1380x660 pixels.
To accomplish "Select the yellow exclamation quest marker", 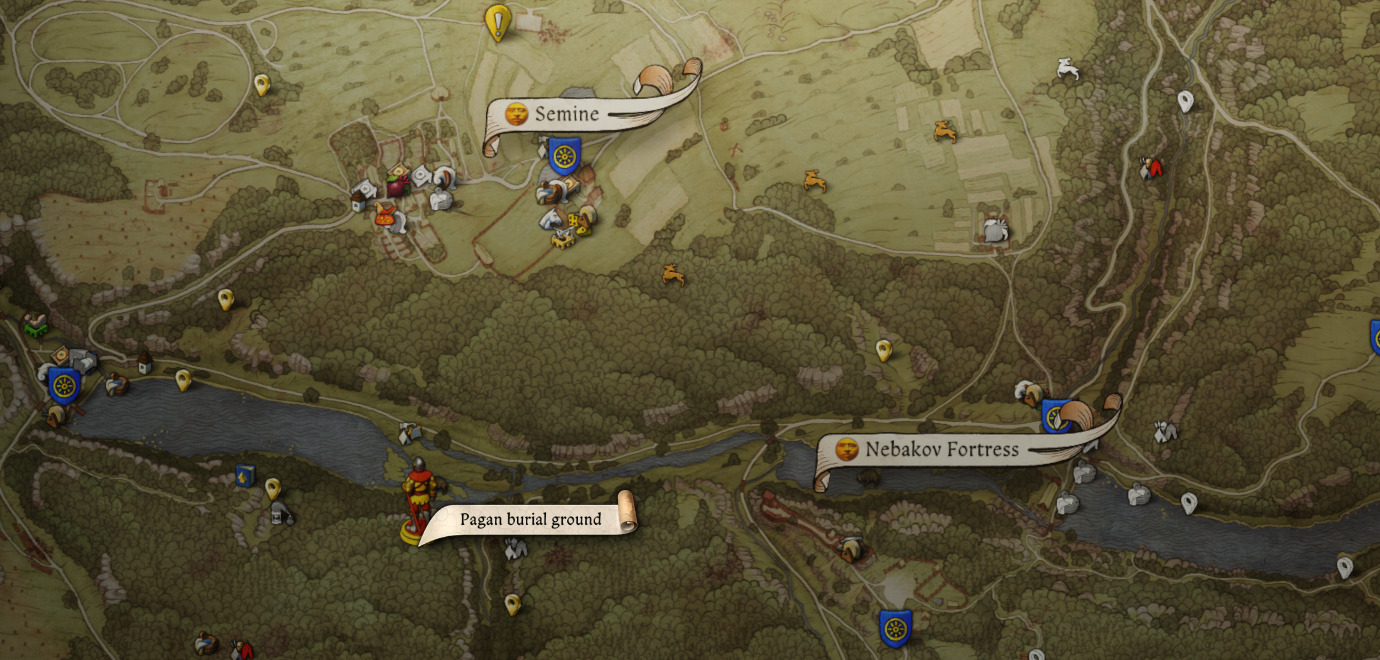I will coord(497,21).
